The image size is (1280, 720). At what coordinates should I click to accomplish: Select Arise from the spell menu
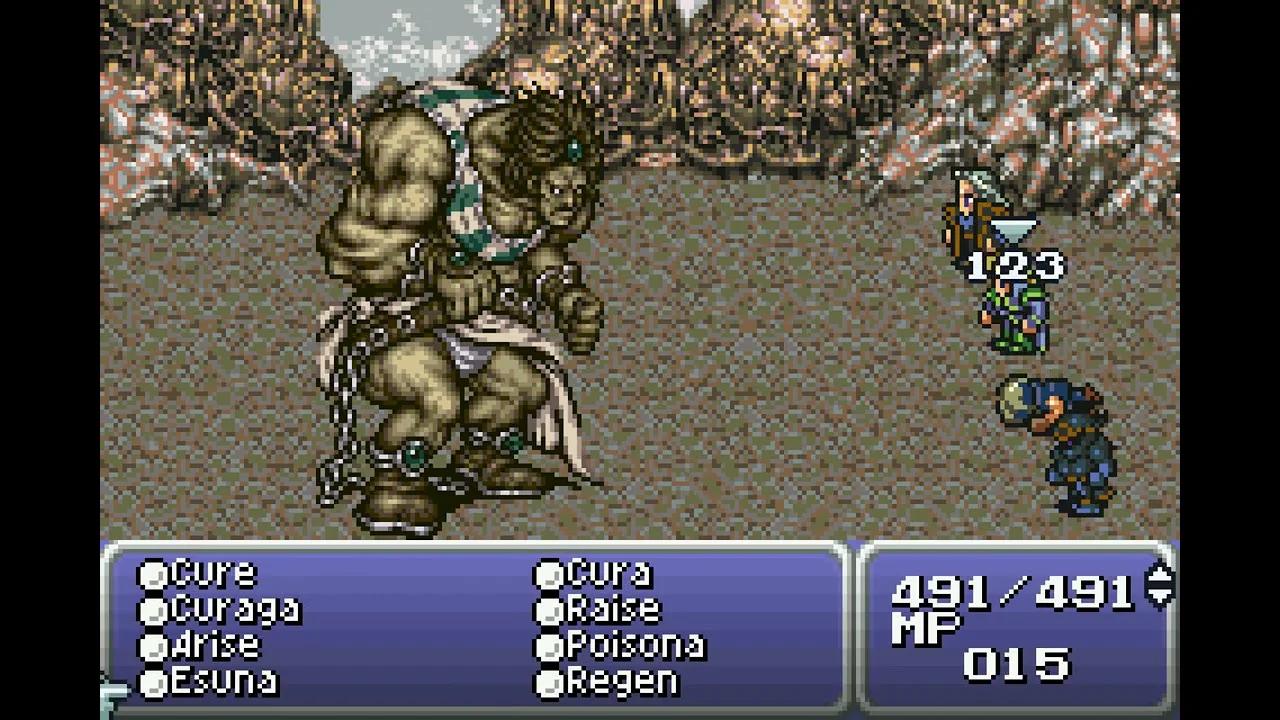(215, 645)
